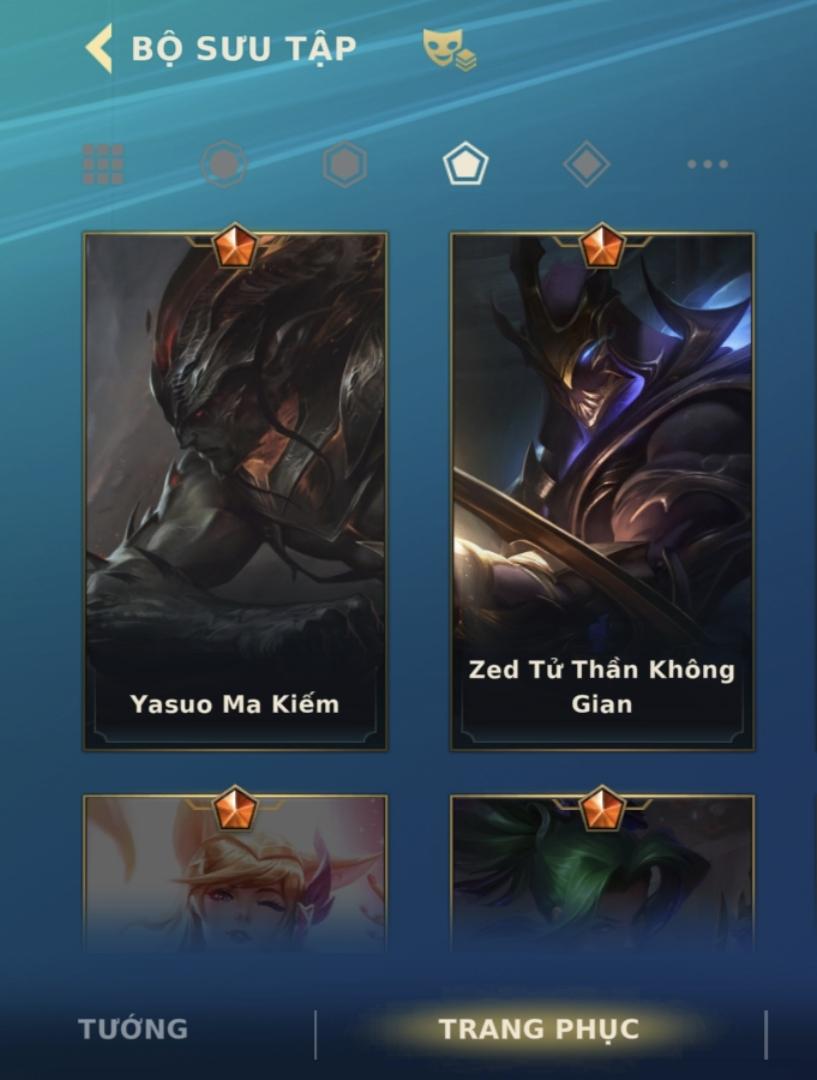Open the Trang Phục tab
The width and height of the screenshot is (817, 1080).
pos(538,1029)
